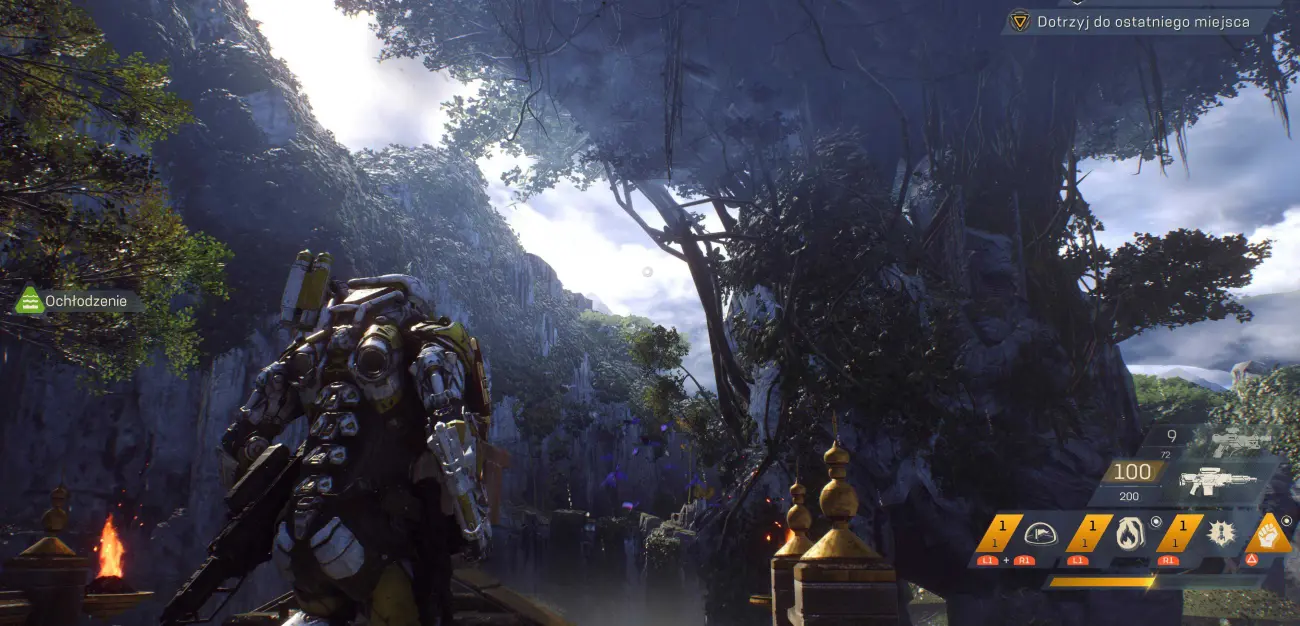Switch to the secondary sniper rifle icon

[x=1240, y=439]
